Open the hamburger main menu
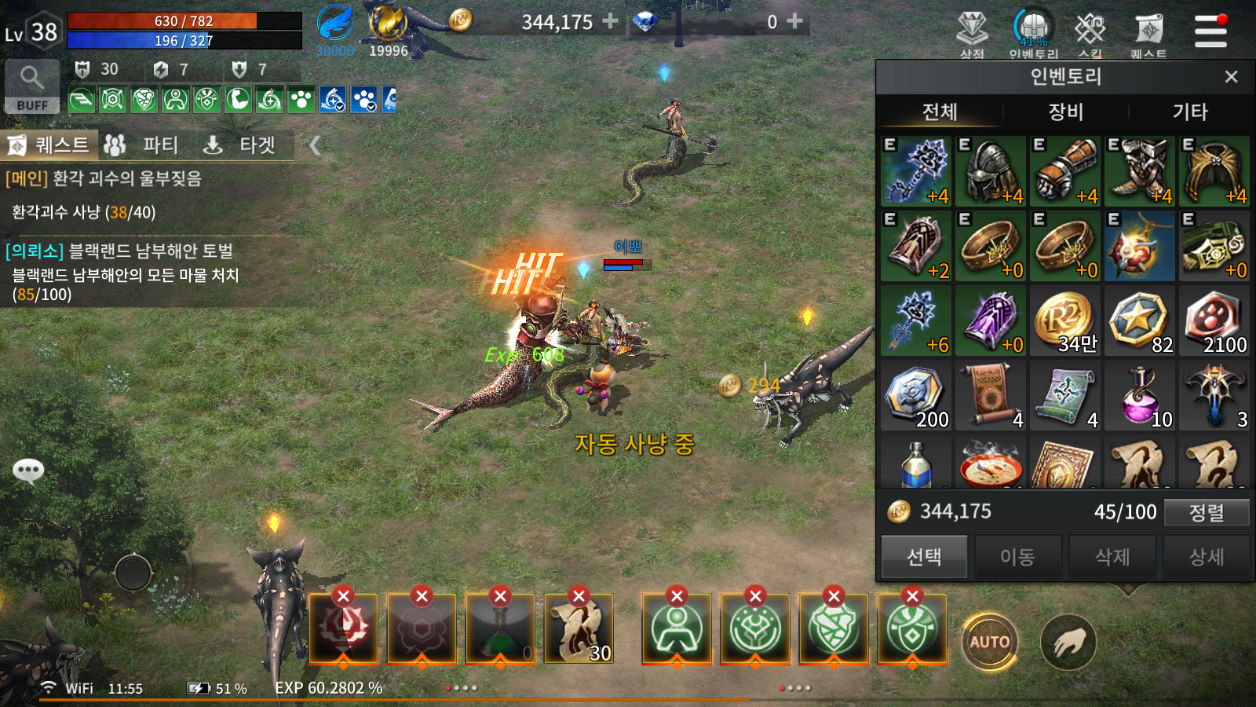 pyautogui.click(x=1210, y=31)
